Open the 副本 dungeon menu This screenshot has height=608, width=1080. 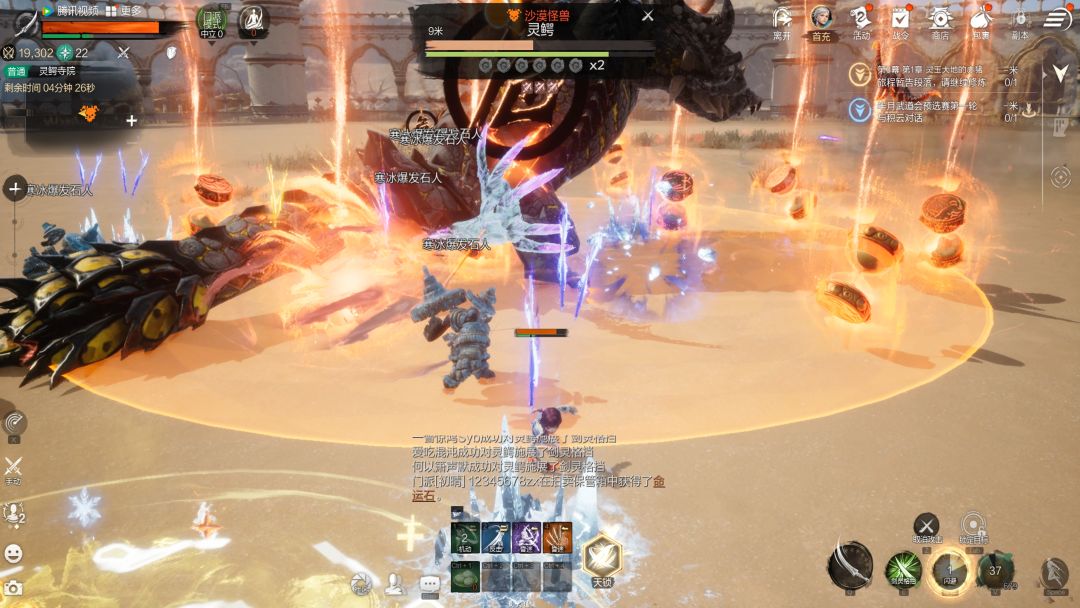[1019, 18]
